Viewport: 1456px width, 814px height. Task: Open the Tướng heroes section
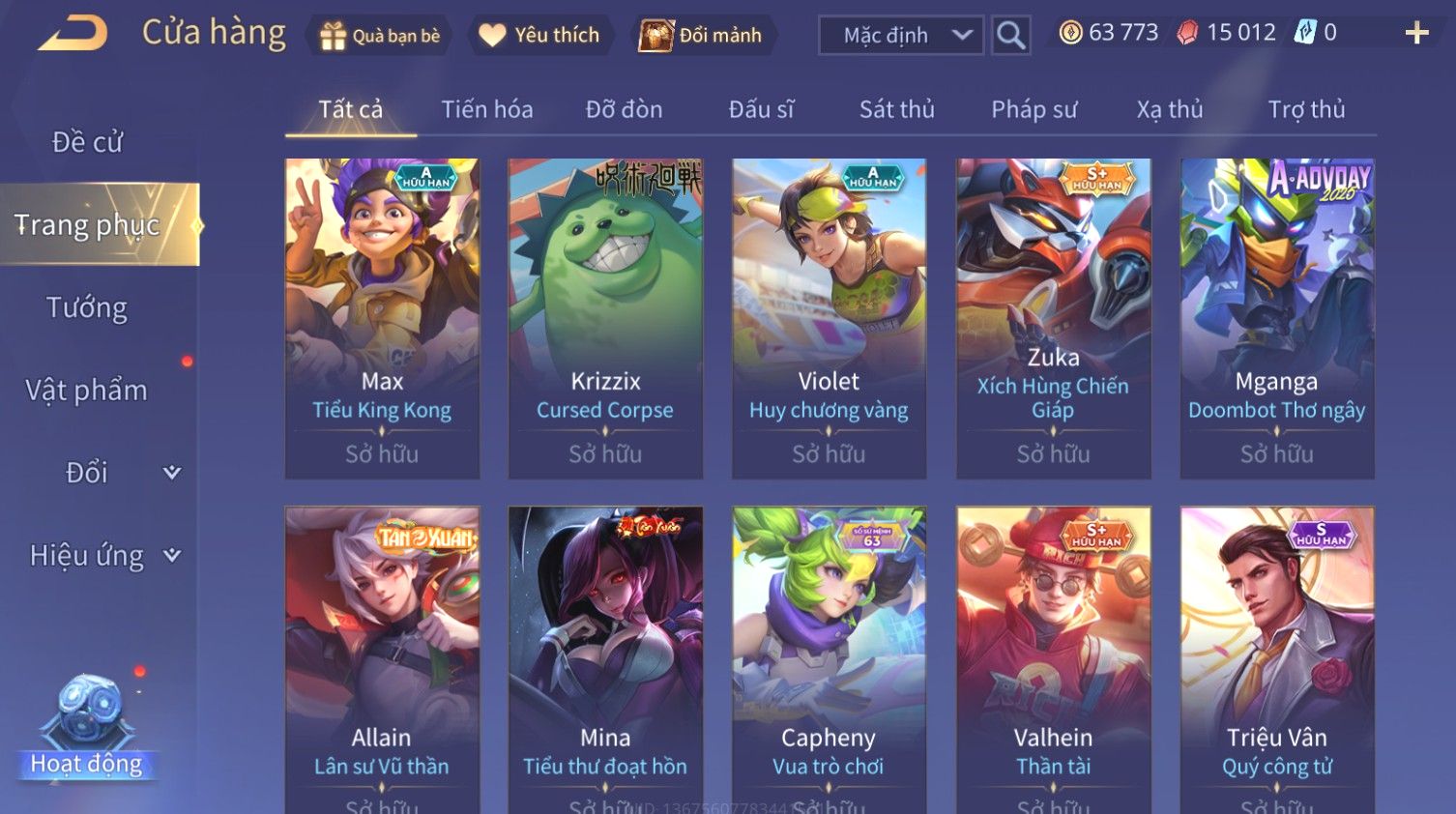point(87,307)
